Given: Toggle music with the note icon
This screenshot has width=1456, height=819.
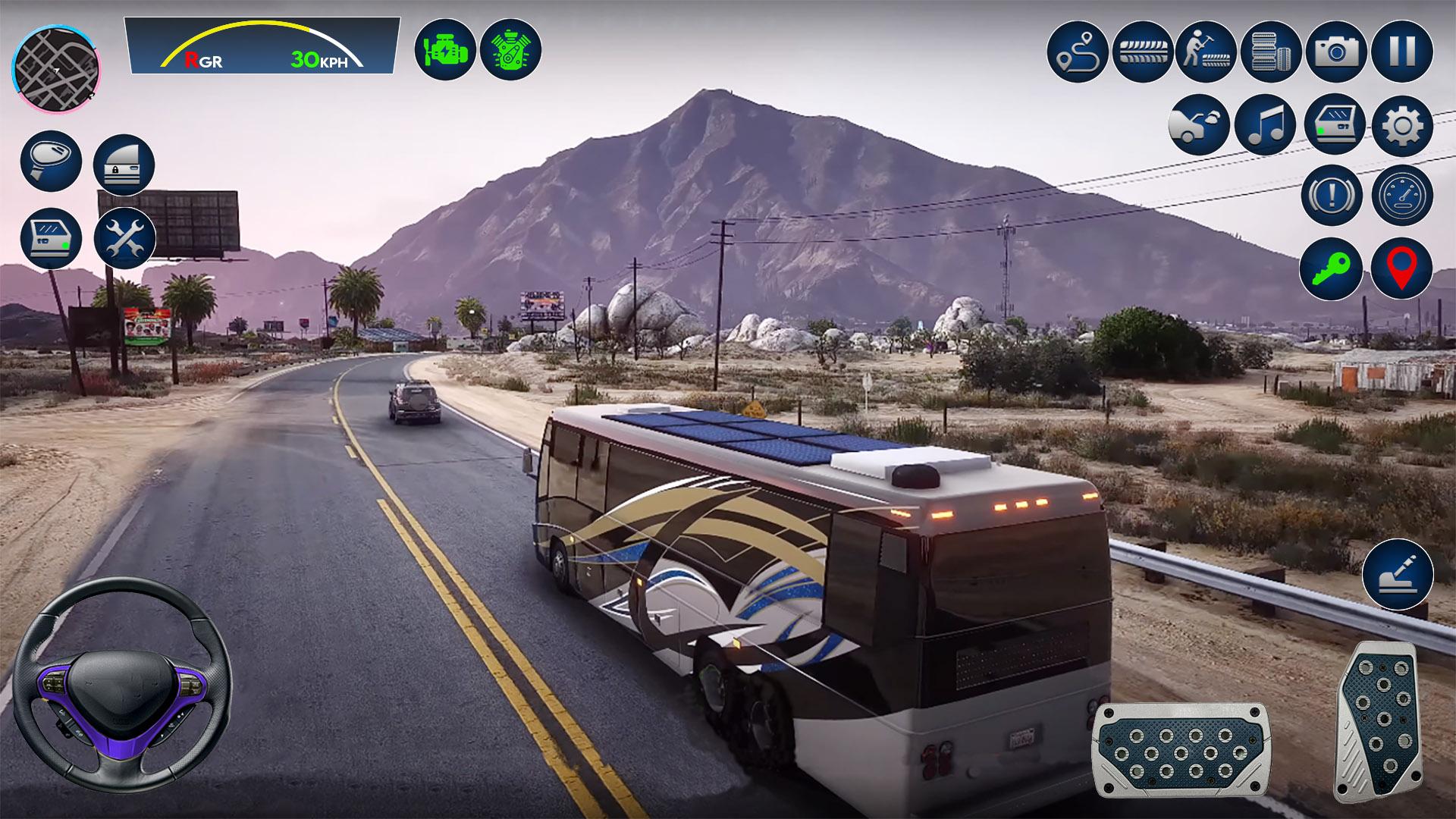Looking at the screenshot, I should [x=1265, y=124].
